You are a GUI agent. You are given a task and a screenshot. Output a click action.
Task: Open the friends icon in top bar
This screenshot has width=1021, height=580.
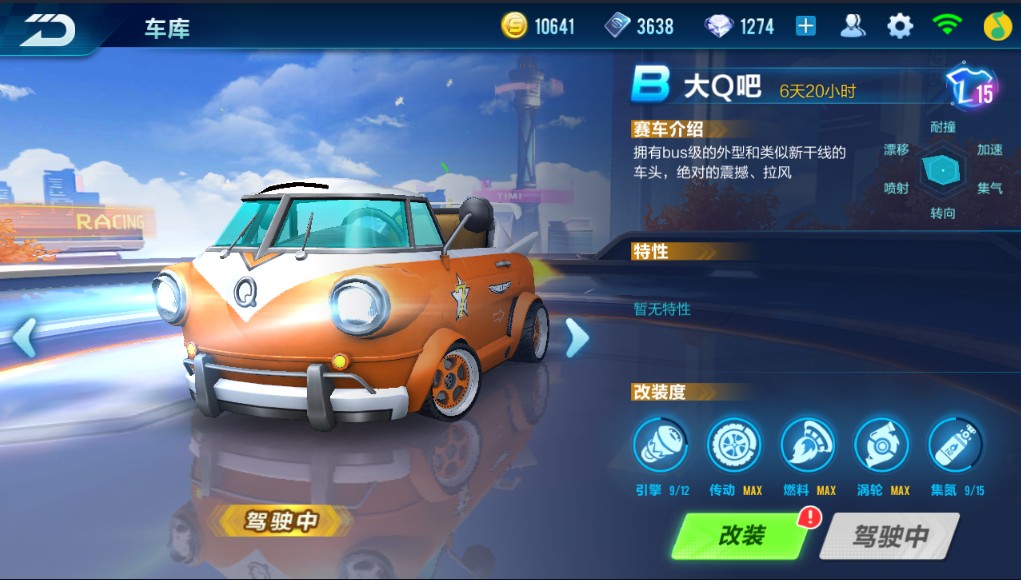[852, 27]
